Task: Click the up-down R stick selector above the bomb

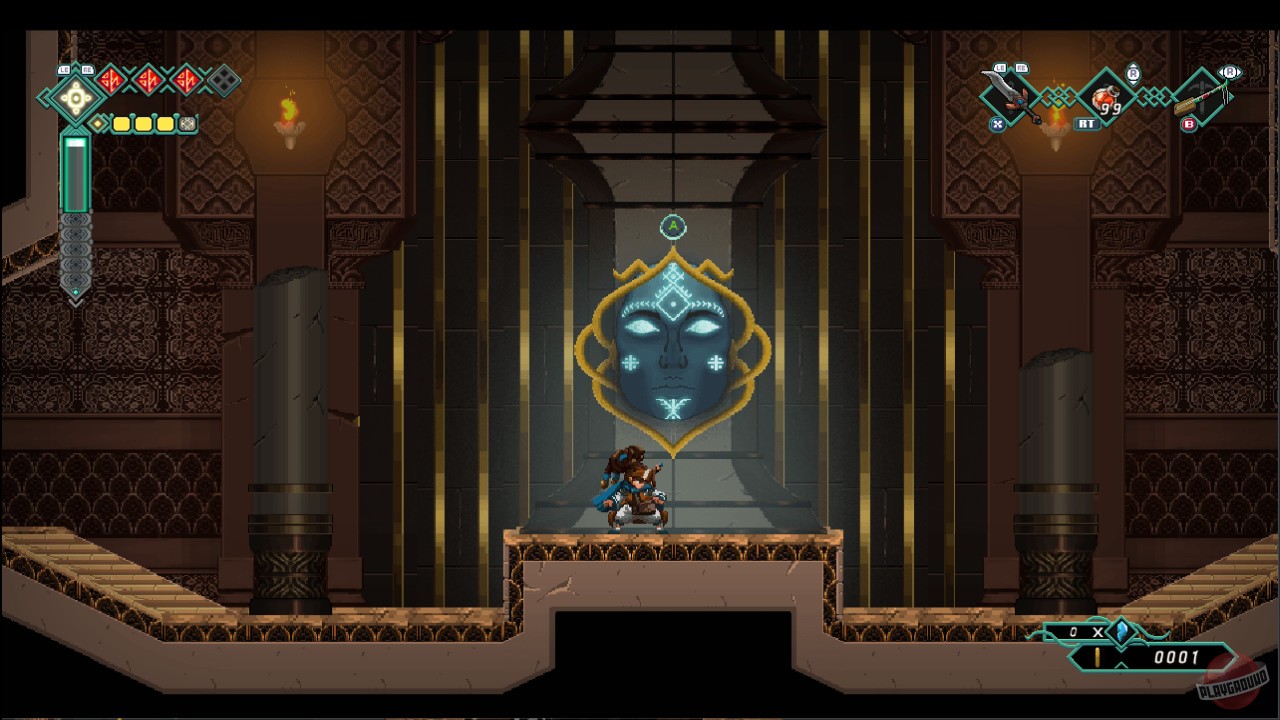Action: point(1134,74)
